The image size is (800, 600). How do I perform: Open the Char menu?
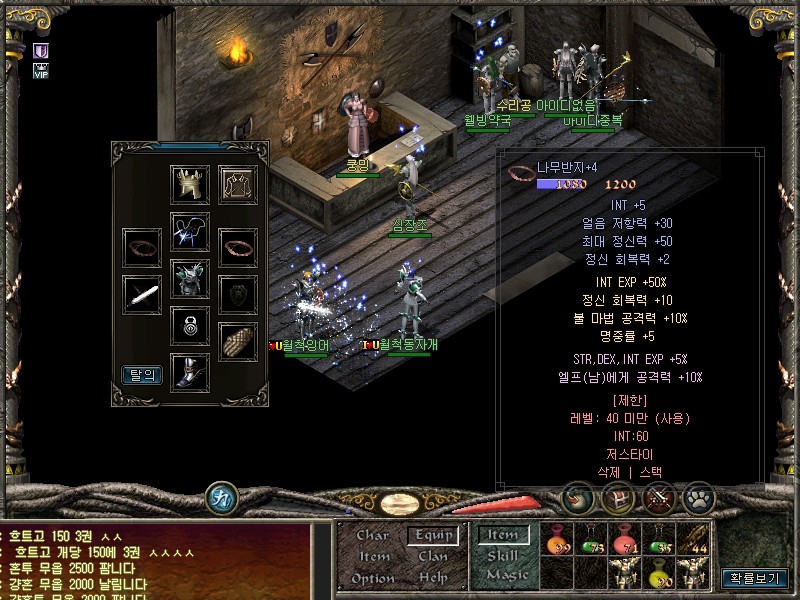pos(373,536)
